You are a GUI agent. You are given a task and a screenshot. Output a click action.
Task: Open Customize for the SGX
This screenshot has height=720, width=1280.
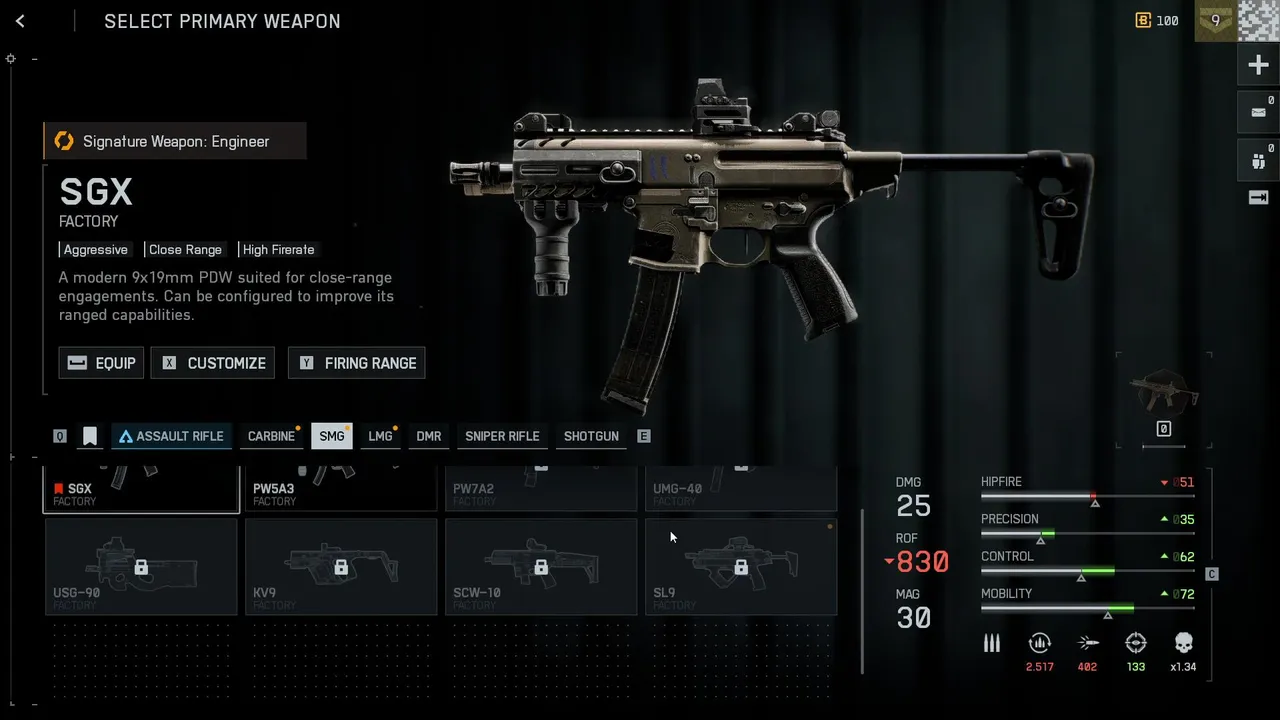213,363
